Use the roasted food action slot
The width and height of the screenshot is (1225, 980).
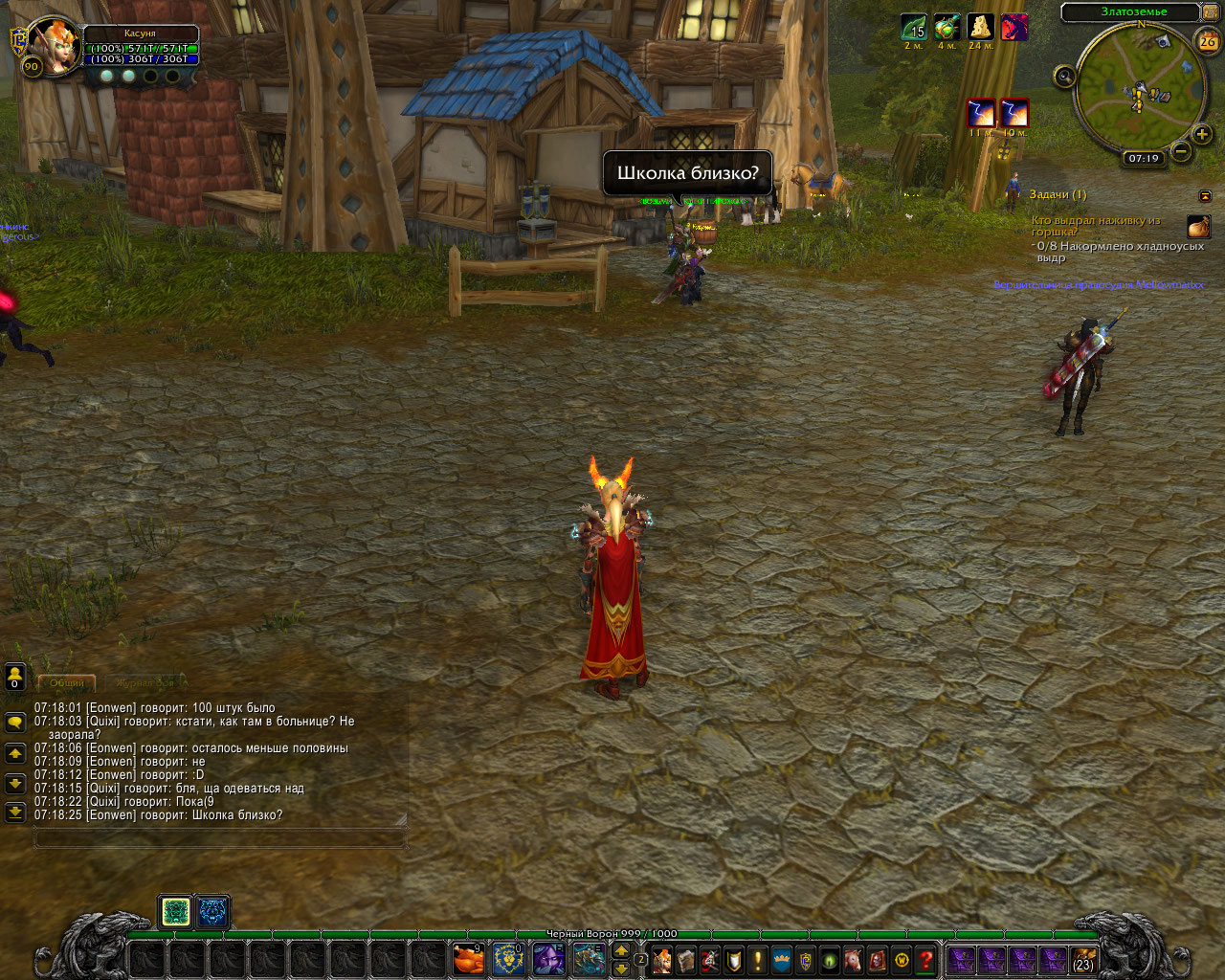(468, 959)
